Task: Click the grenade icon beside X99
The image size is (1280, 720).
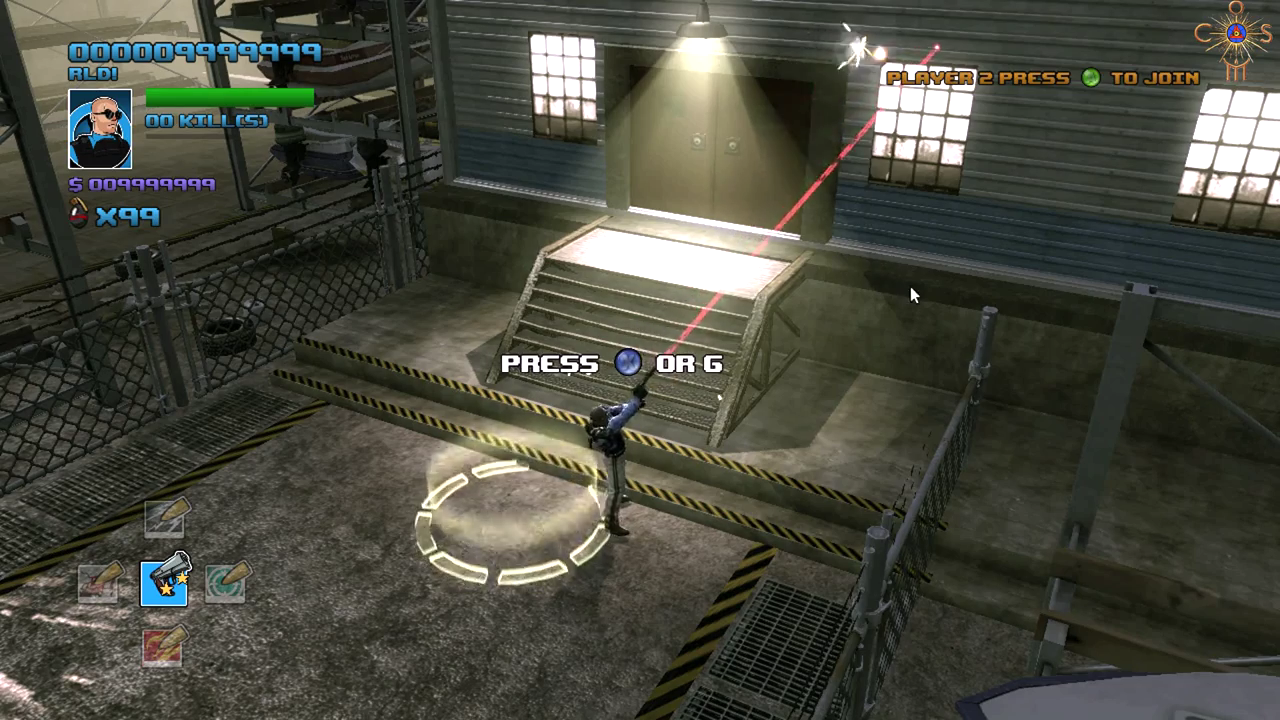Action: [x=78, y=215]
